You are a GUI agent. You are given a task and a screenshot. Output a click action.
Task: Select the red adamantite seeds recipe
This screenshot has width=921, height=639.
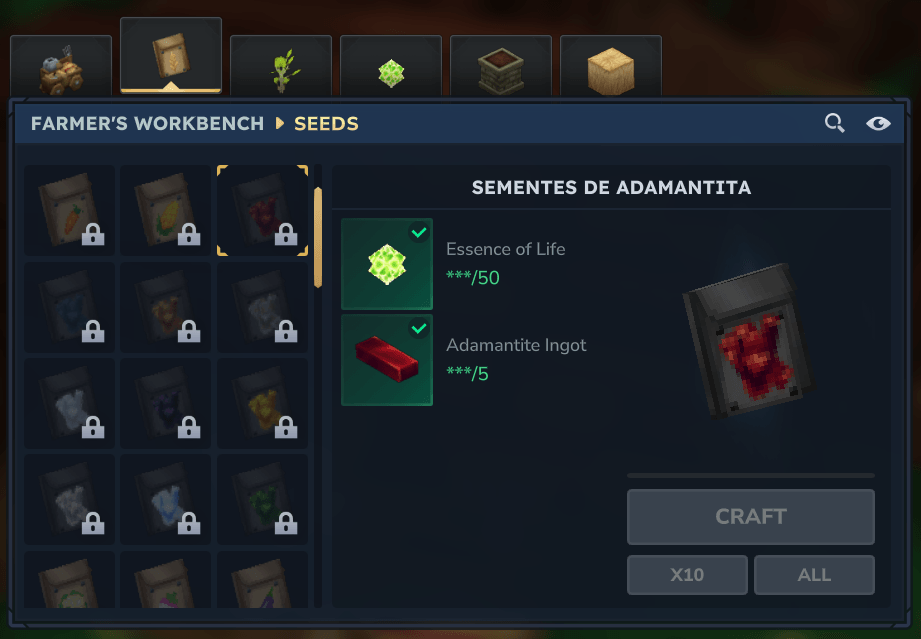tap(262, 211)
